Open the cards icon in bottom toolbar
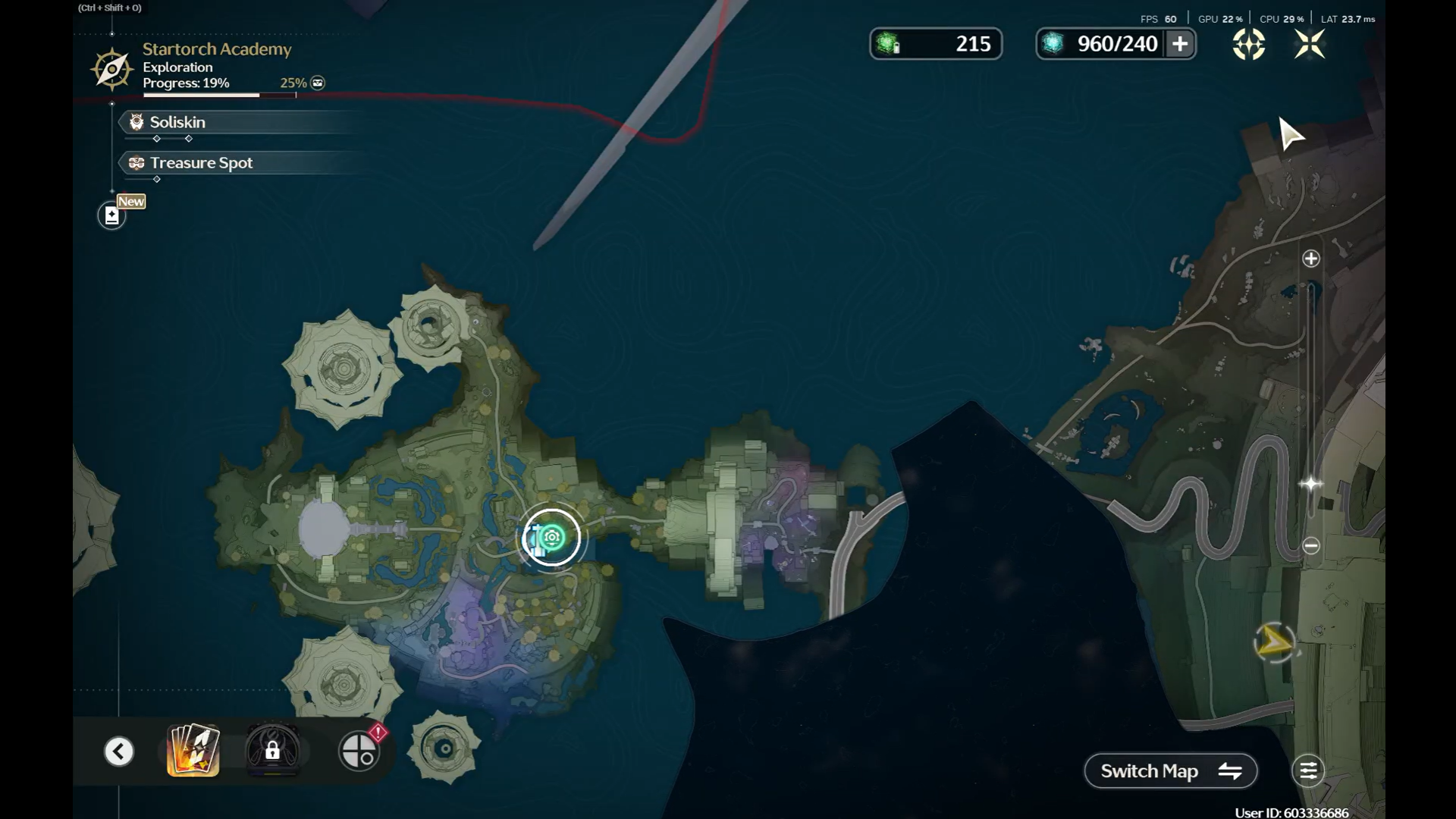The height and width of the screenshot is (819, 1456). coord(193,751)
